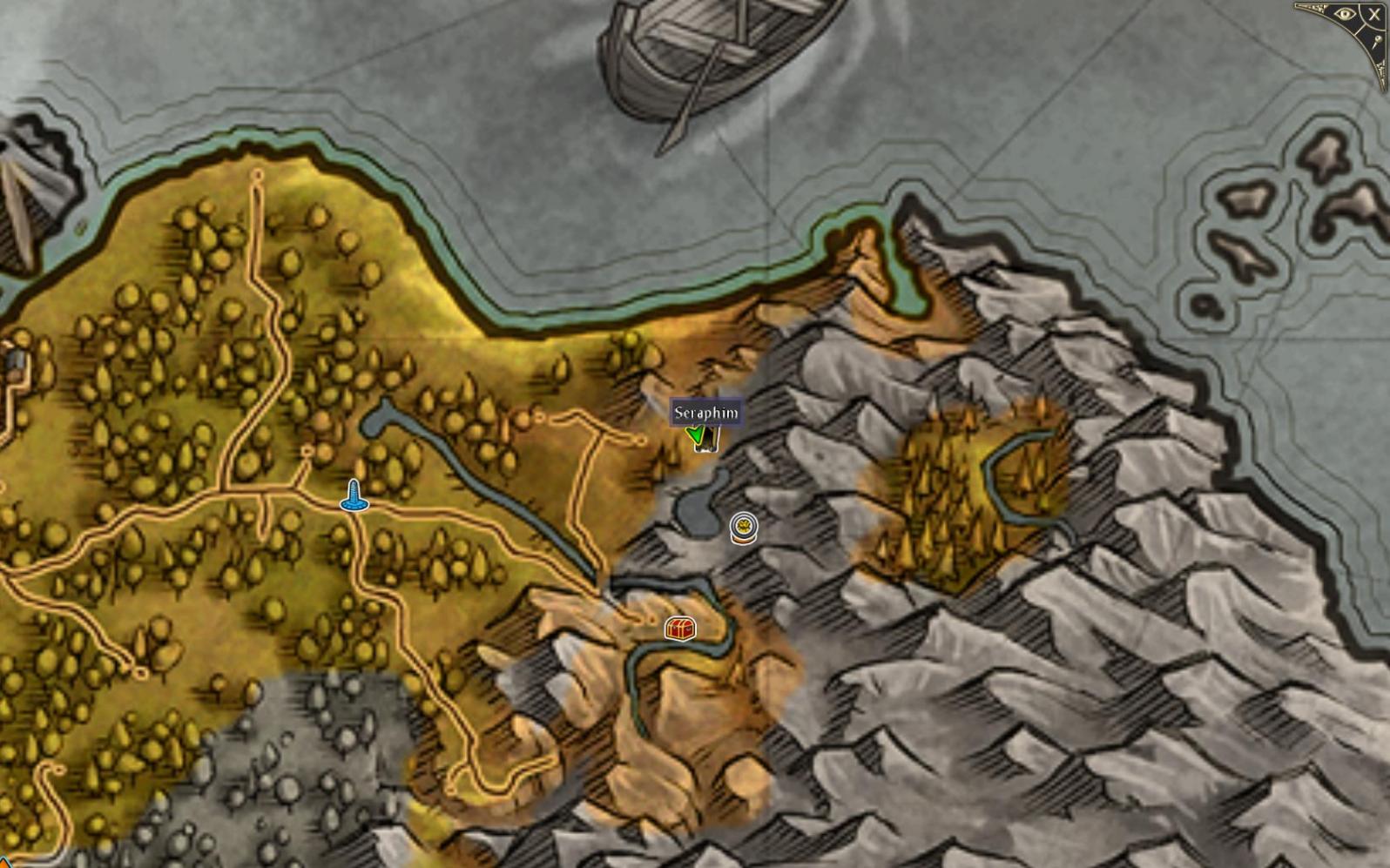Click the red treasure chest map marker

point(680,628)
